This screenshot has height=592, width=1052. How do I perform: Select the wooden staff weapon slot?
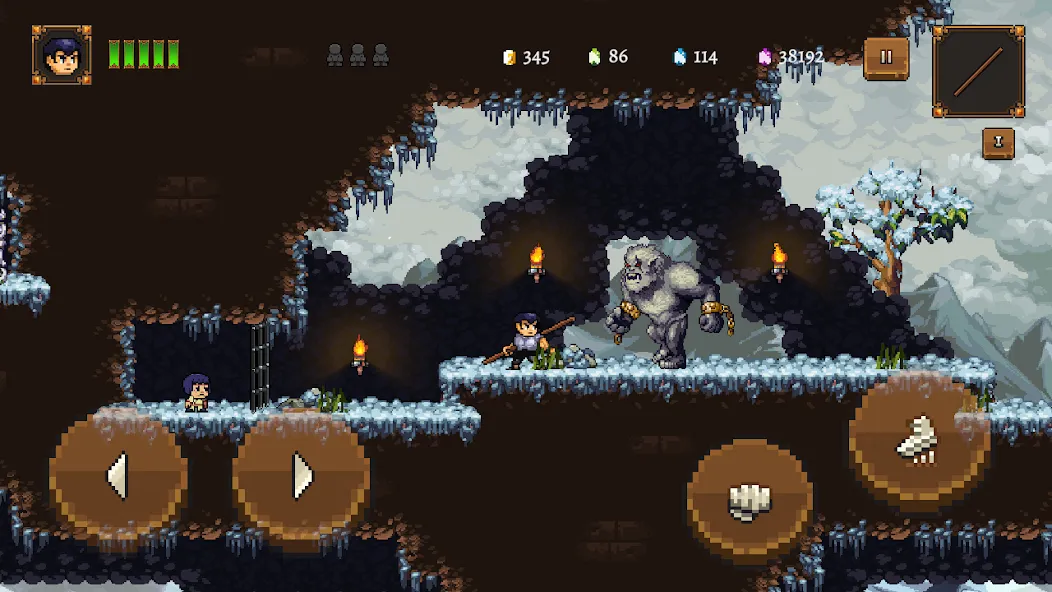978,71
